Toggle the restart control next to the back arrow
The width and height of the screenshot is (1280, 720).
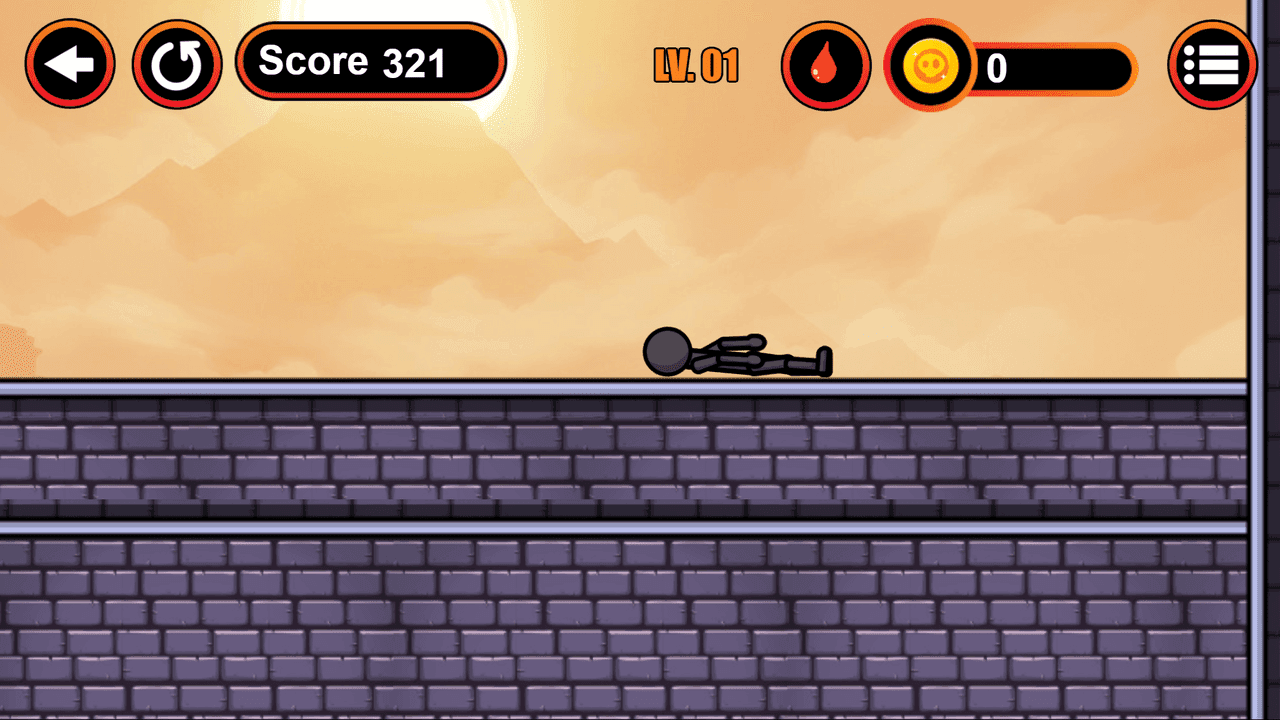(x=177, y=63)
